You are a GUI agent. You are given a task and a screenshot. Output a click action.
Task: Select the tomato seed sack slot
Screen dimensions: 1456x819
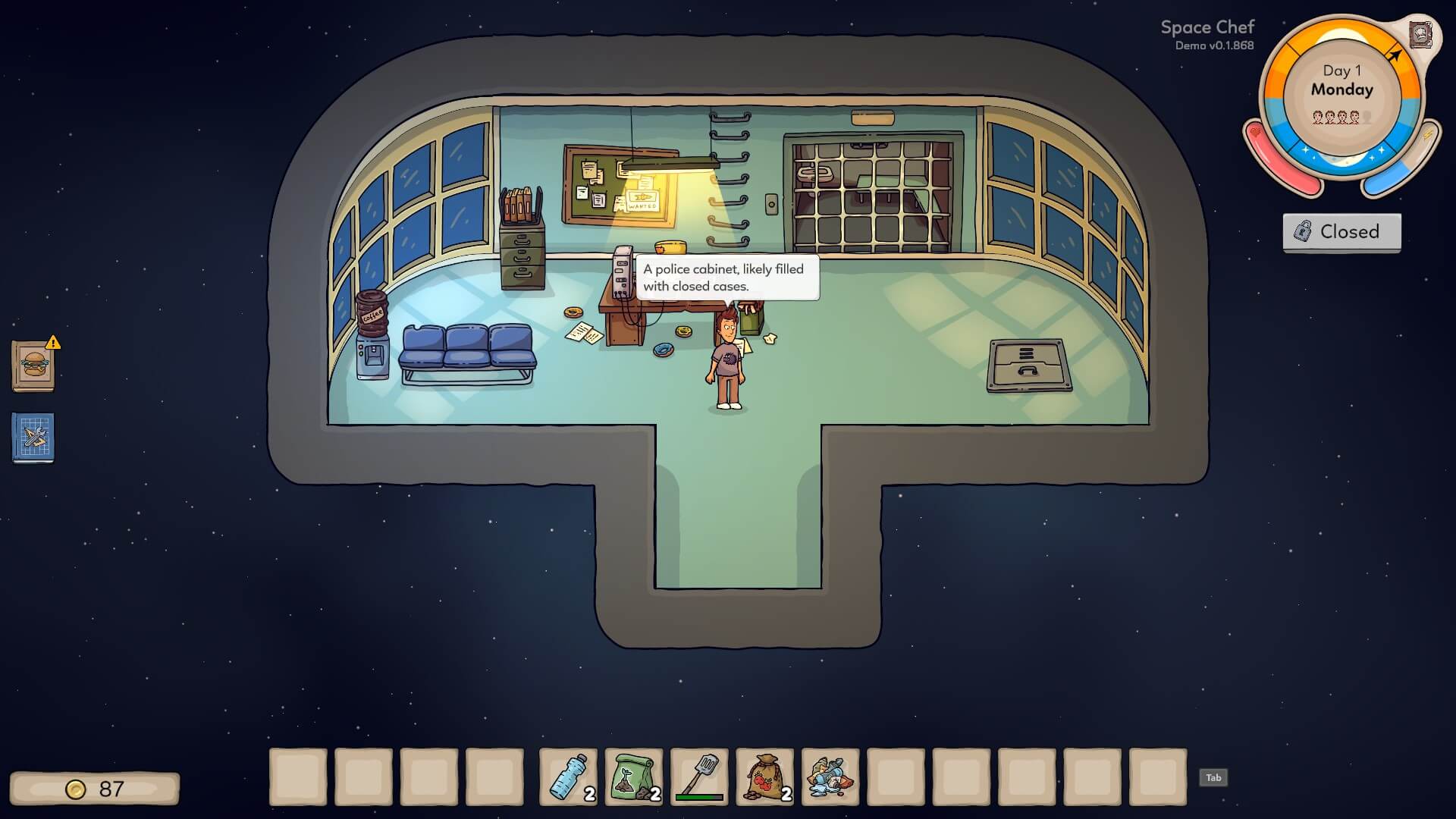[x=764, y=777]
